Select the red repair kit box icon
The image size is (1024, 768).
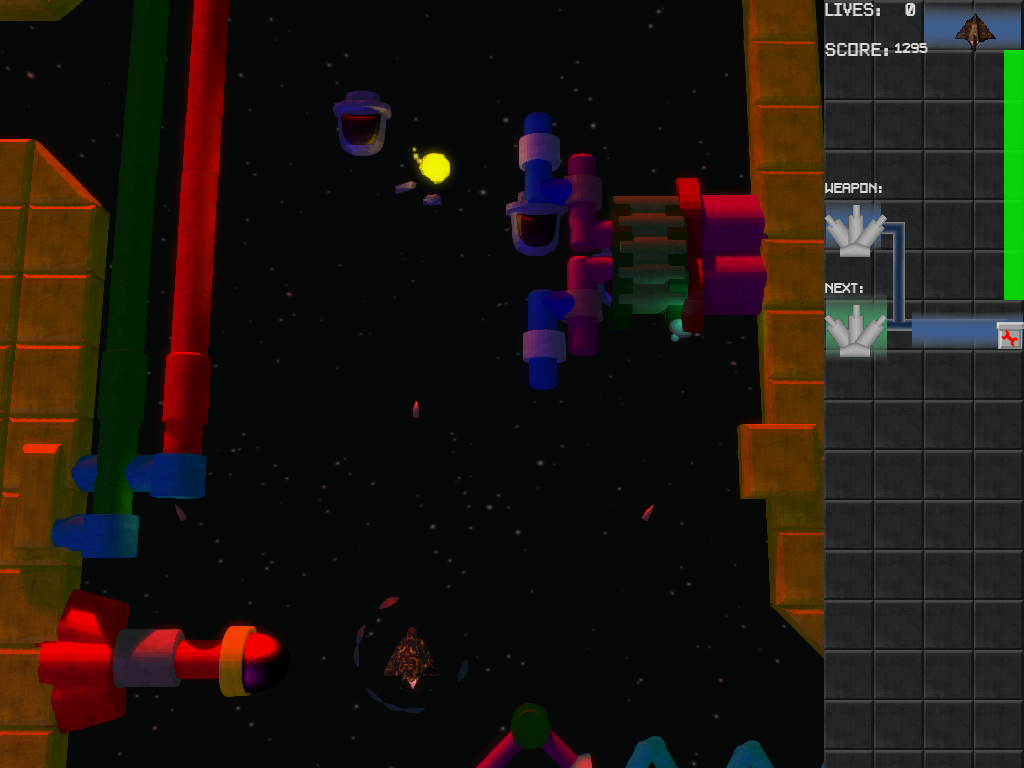click(x=1010, y=336)
